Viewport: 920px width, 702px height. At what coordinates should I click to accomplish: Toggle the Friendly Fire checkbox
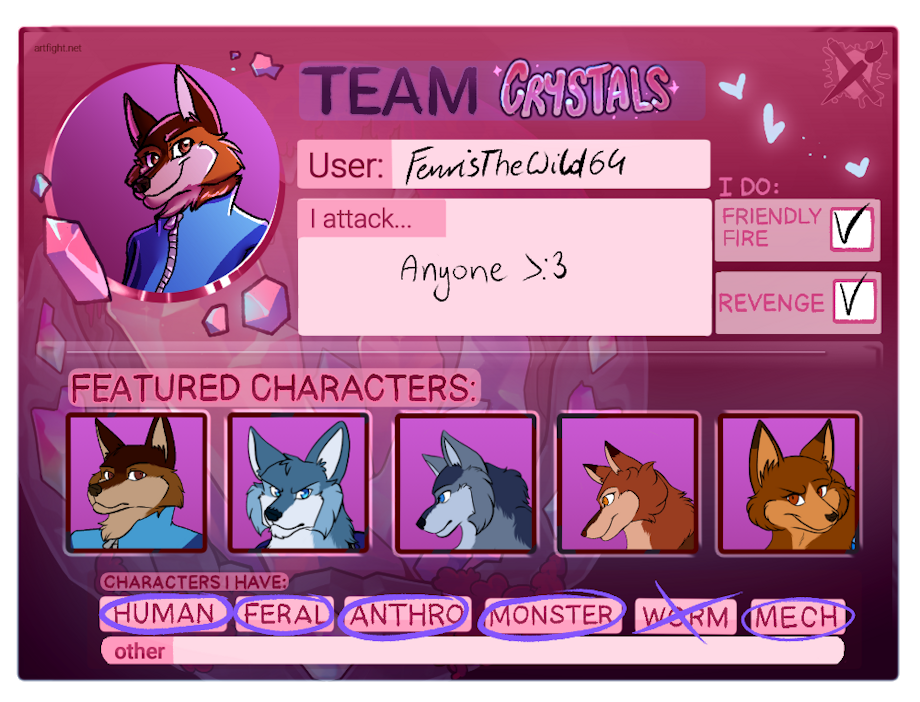(x=851, y=228)
